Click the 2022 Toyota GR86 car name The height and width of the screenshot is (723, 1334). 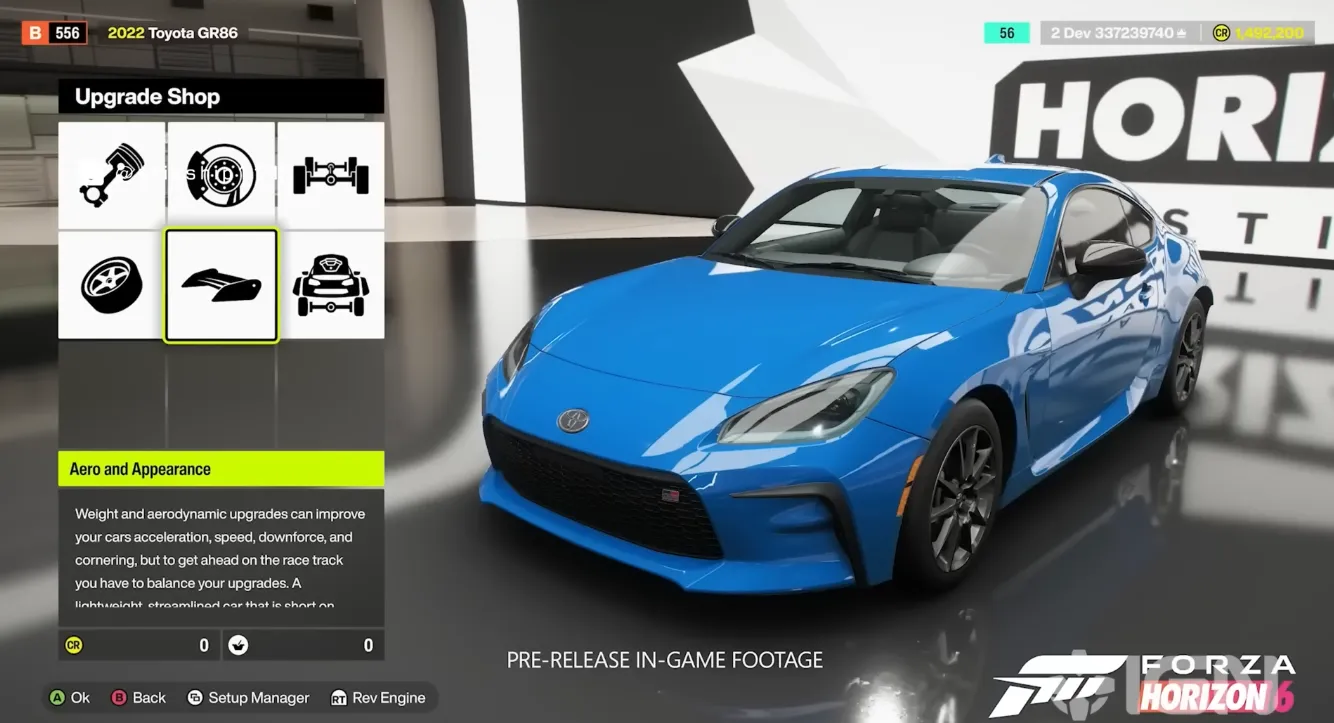(x=172, y=32)
